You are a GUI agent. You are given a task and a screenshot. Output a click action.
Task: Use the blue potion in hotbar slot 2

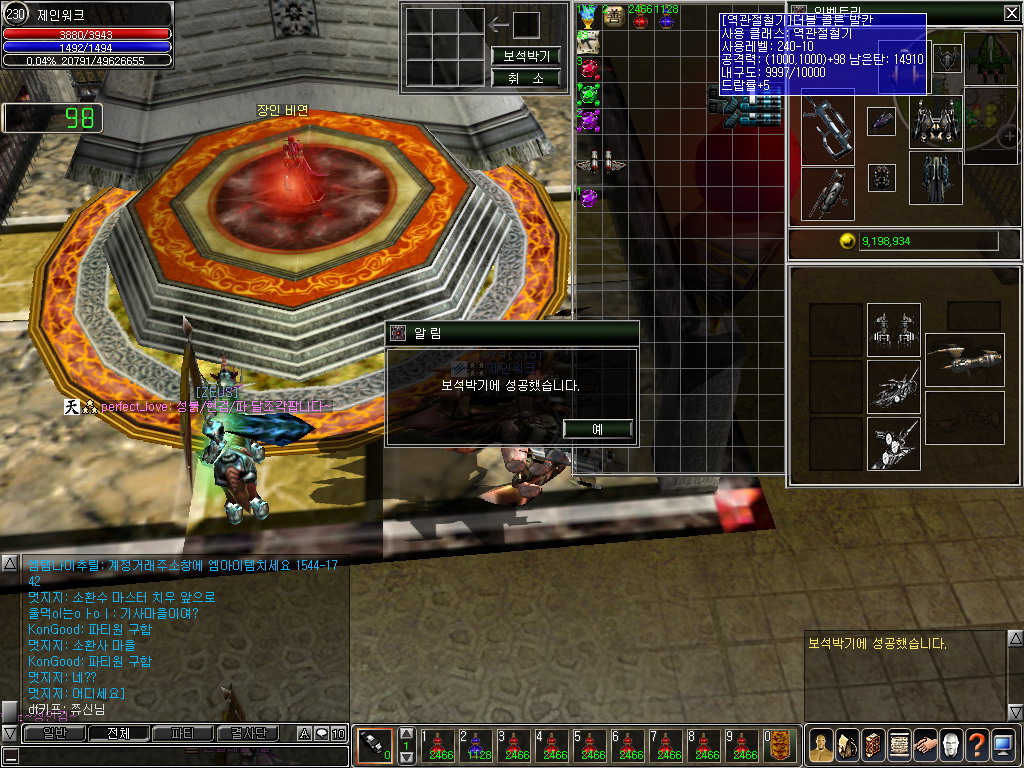[x=478, y=746]
